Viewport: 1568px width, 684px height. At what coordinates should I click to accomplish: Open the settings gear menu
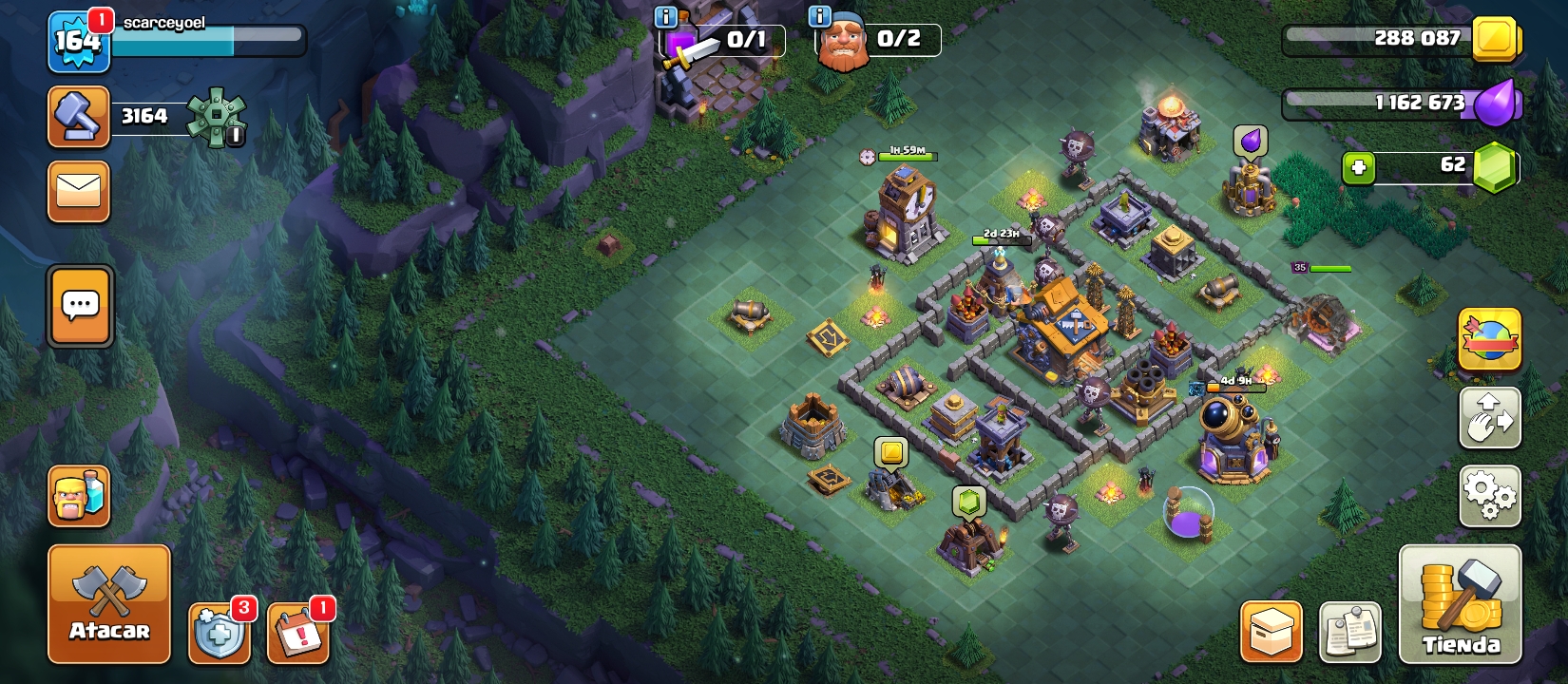click(1489, 494)
